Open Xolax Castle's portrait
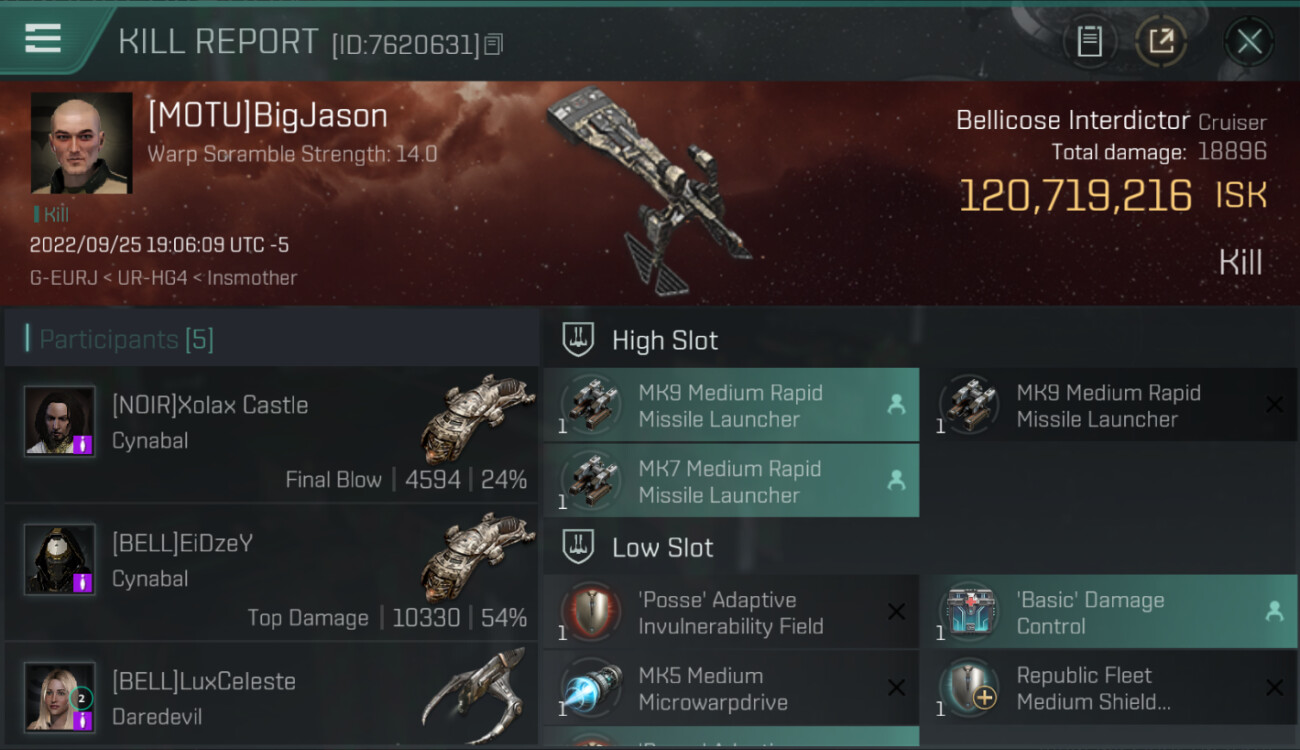This screenshot has height=750, width=1300. (60, 421)
